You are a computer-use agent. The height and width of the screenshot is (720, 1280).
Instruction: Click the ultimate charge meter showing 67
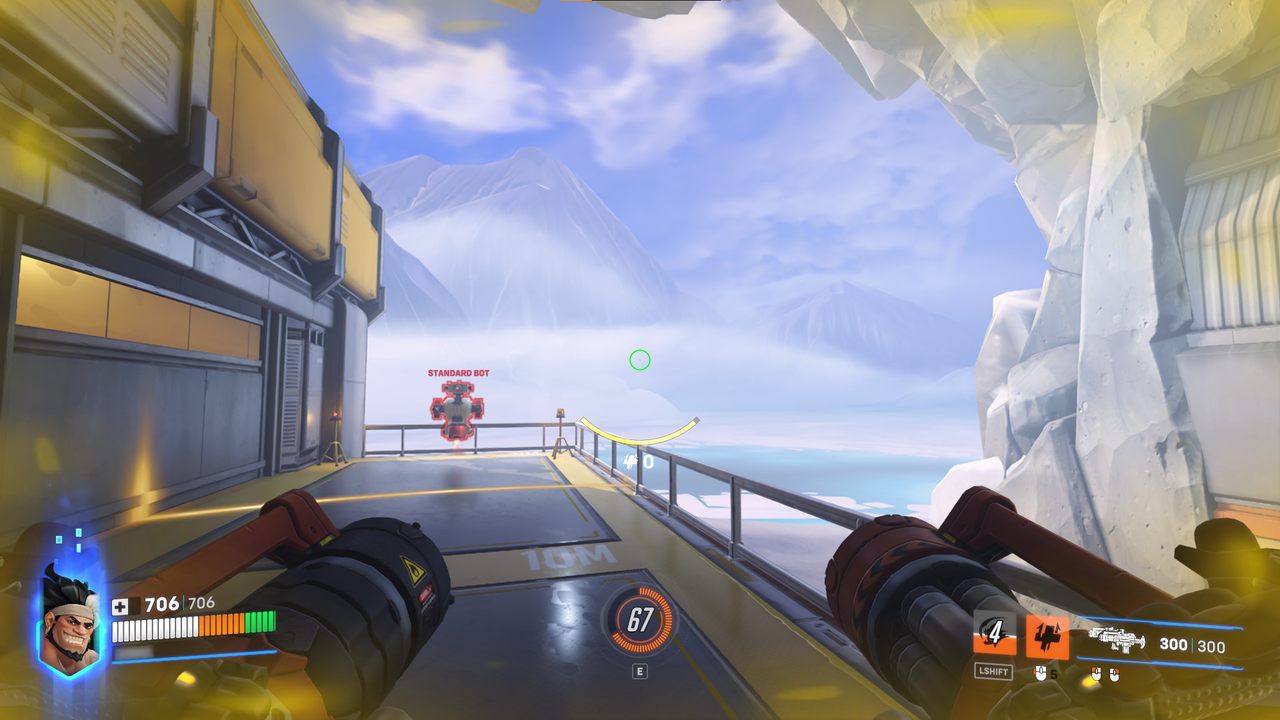pyautogui.click(x=640, y=621)
